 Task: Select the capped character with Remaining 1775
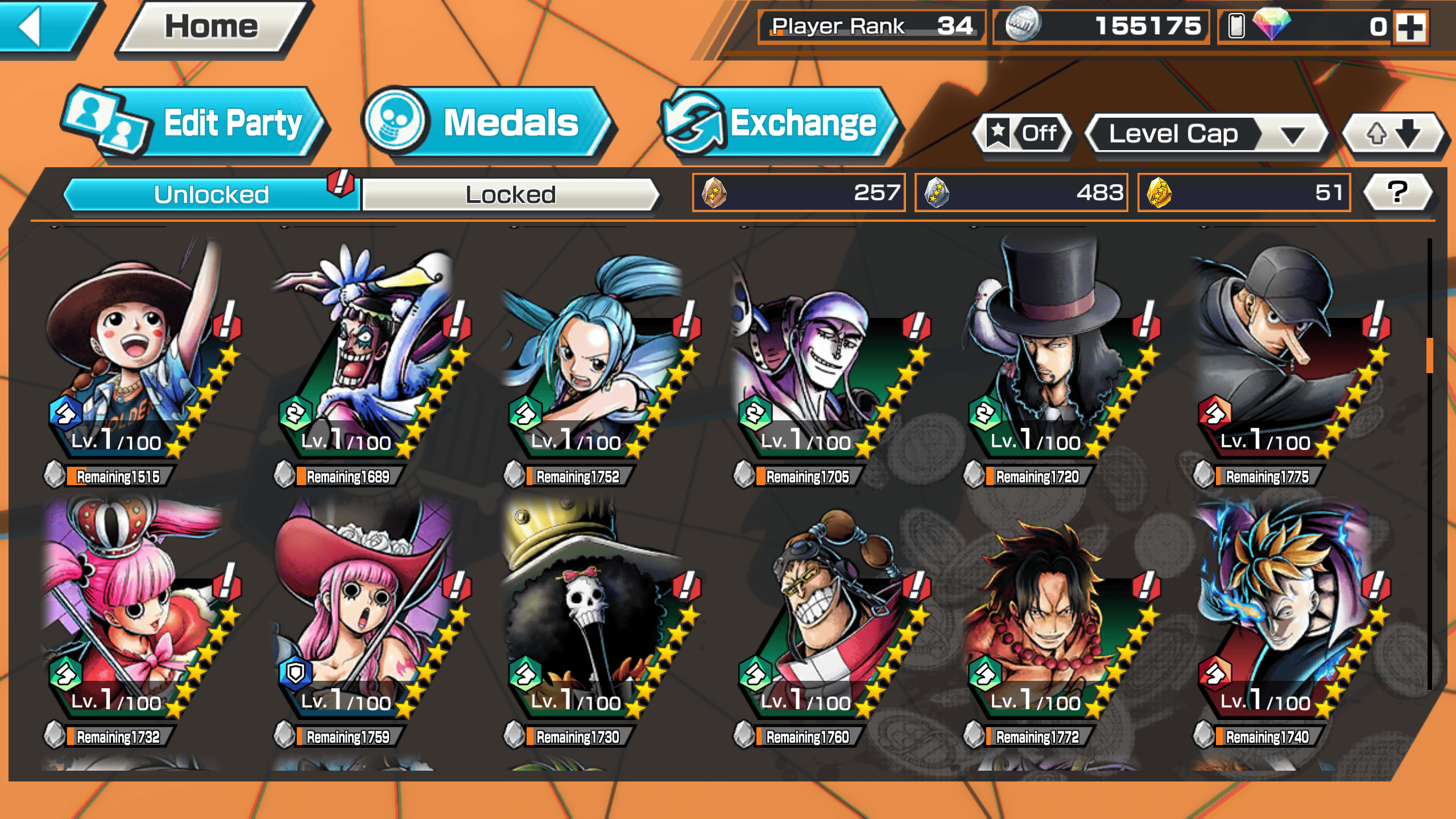1285,358
